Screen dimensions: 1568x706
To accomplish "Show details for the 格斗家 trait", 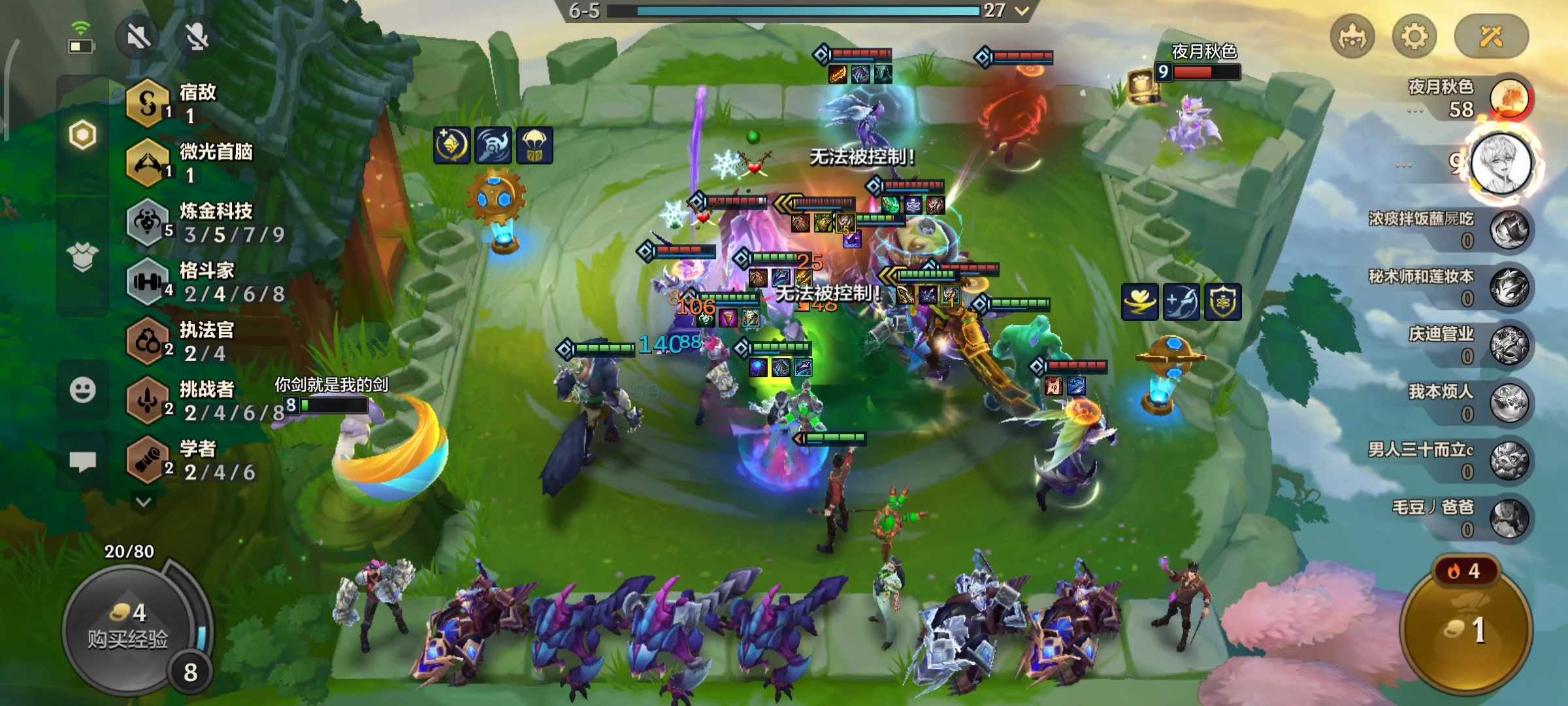I will (x=148, y=282).
